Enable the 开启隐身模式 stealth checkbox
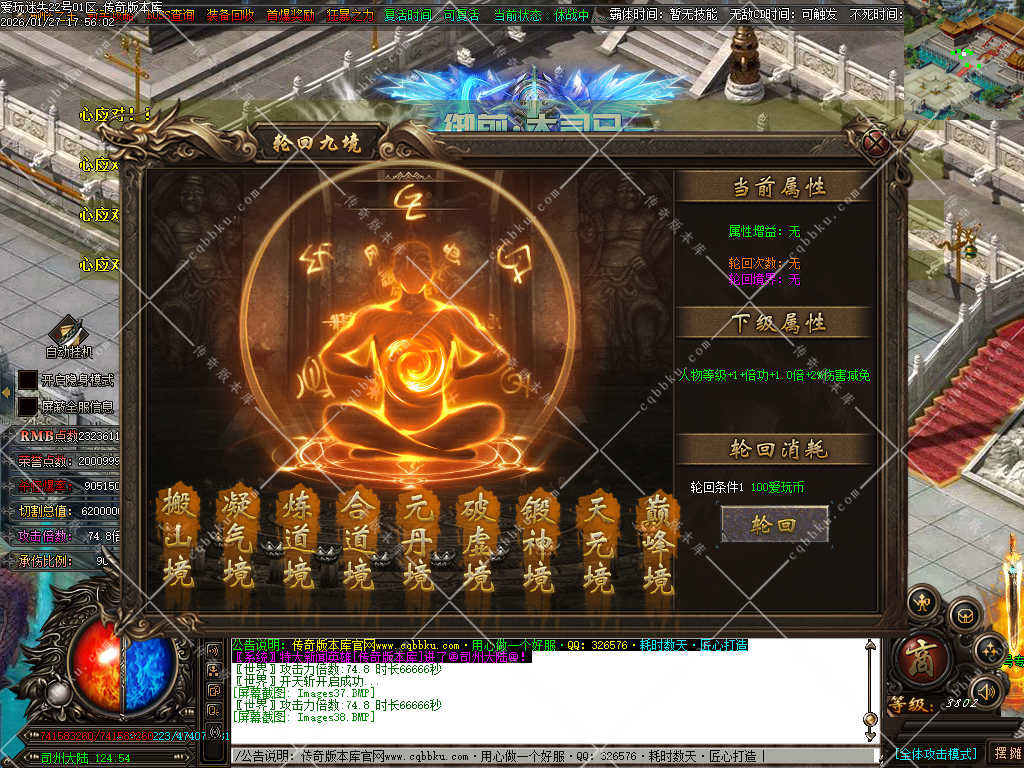This screenshot has height=768, width=1024. (28, 380)
